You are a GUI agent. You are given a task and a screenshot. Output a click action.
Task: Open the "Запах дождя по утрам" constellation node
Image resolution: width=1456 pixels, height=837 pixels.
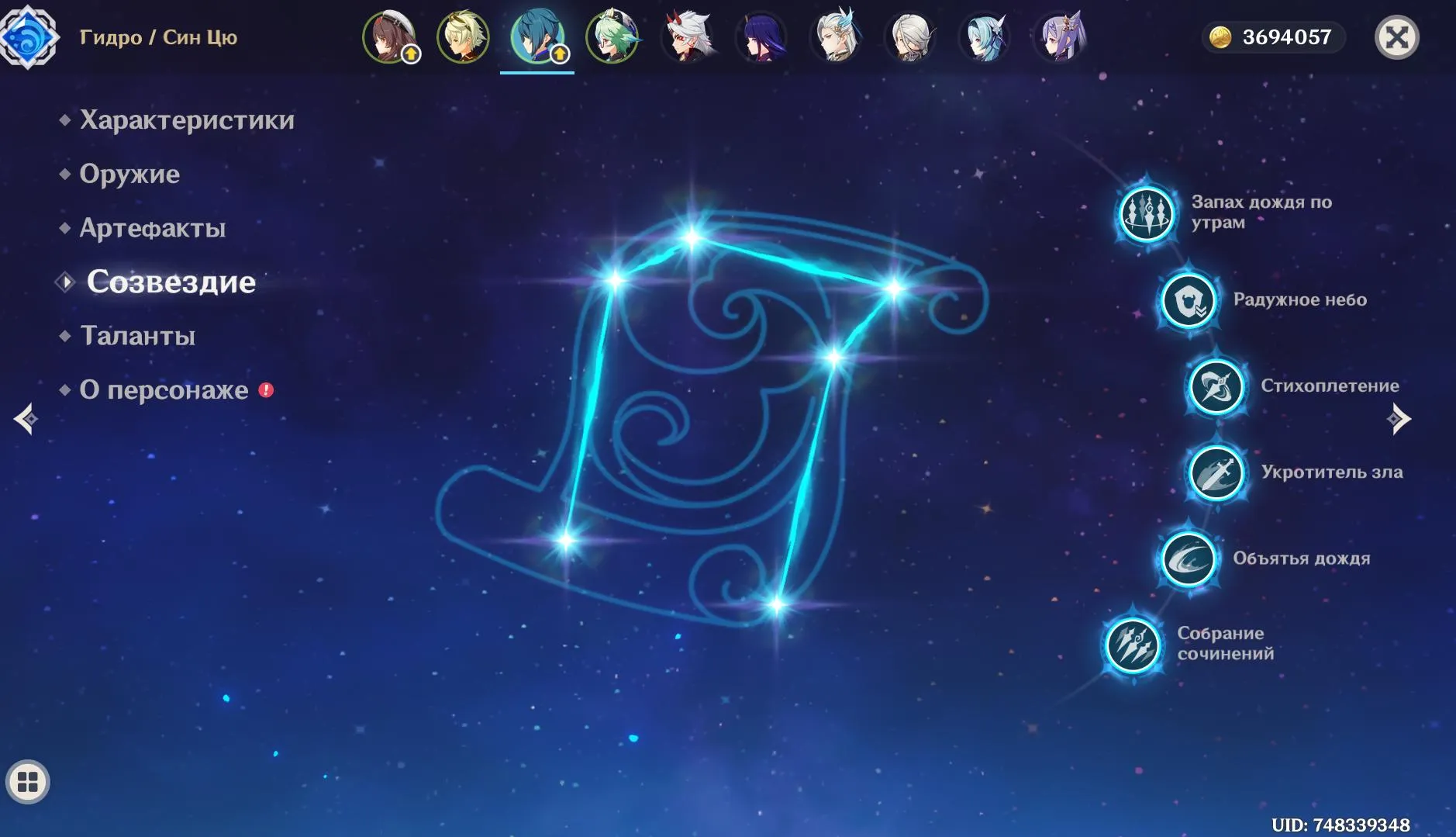[1147, 214]
